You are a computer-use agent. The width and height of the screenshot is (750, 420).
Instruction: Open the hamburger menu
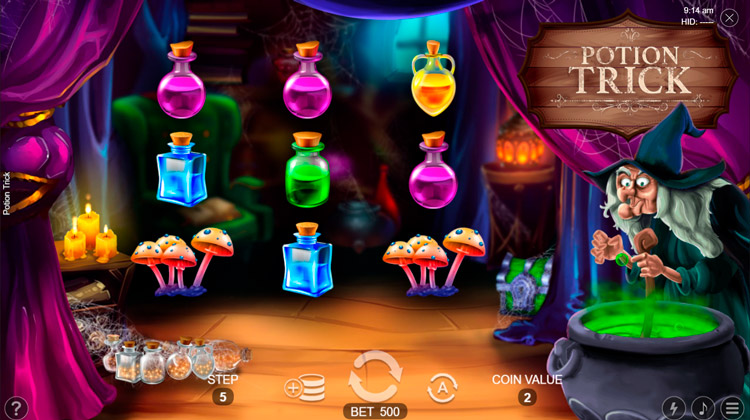pos(733,408)
